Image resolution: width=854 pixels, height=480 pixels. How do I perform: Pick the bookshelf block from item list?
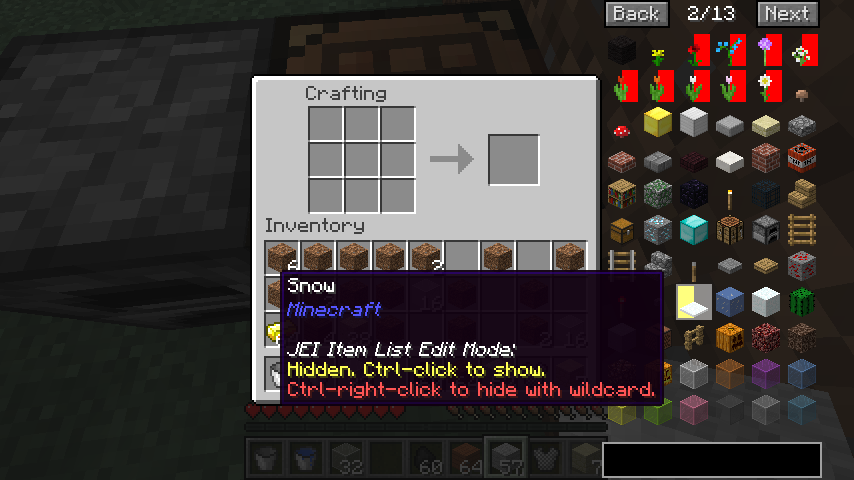click(621, 194)
